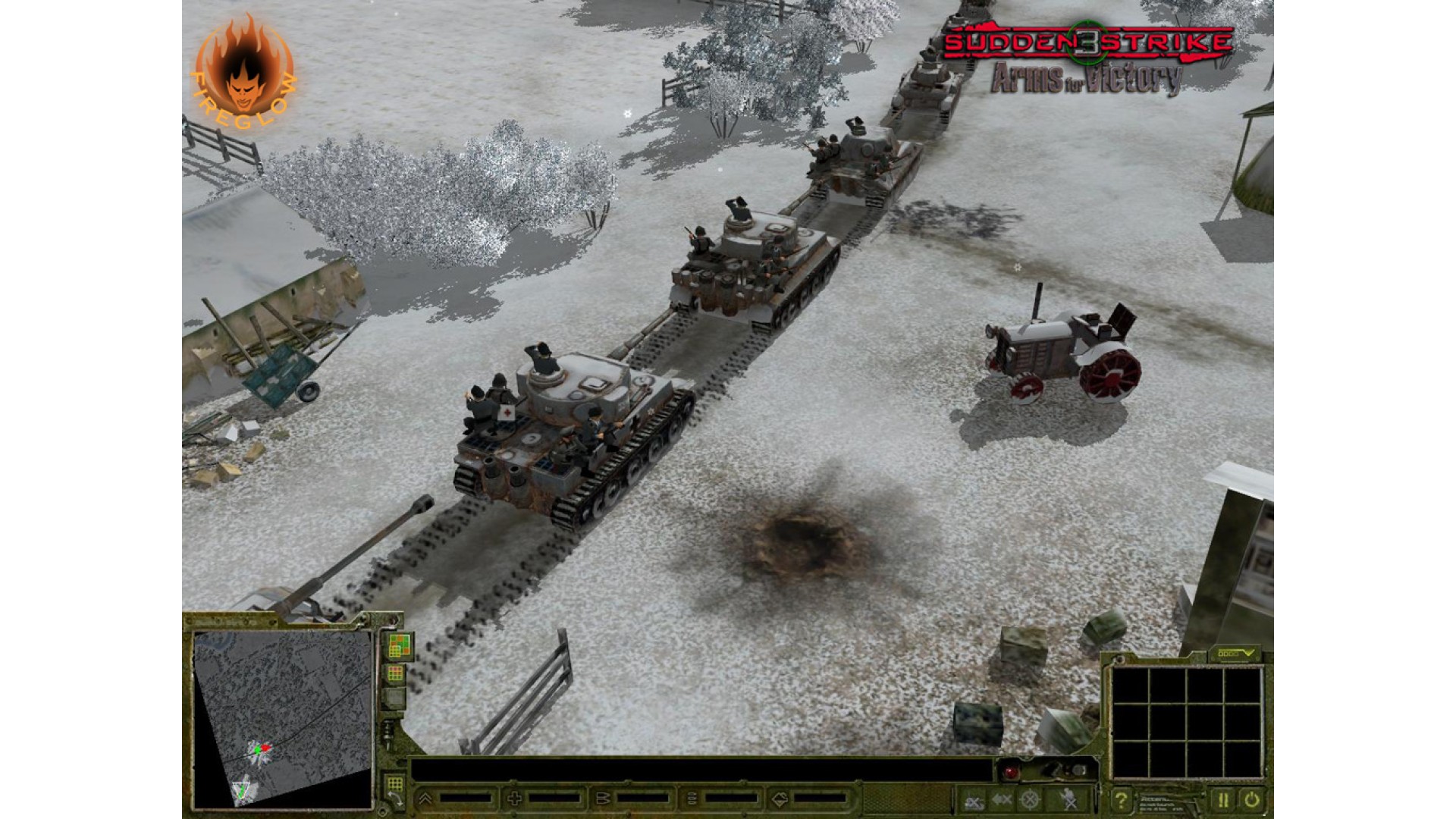
Task: Click the red indicator lamp button
Action: 1011,772
